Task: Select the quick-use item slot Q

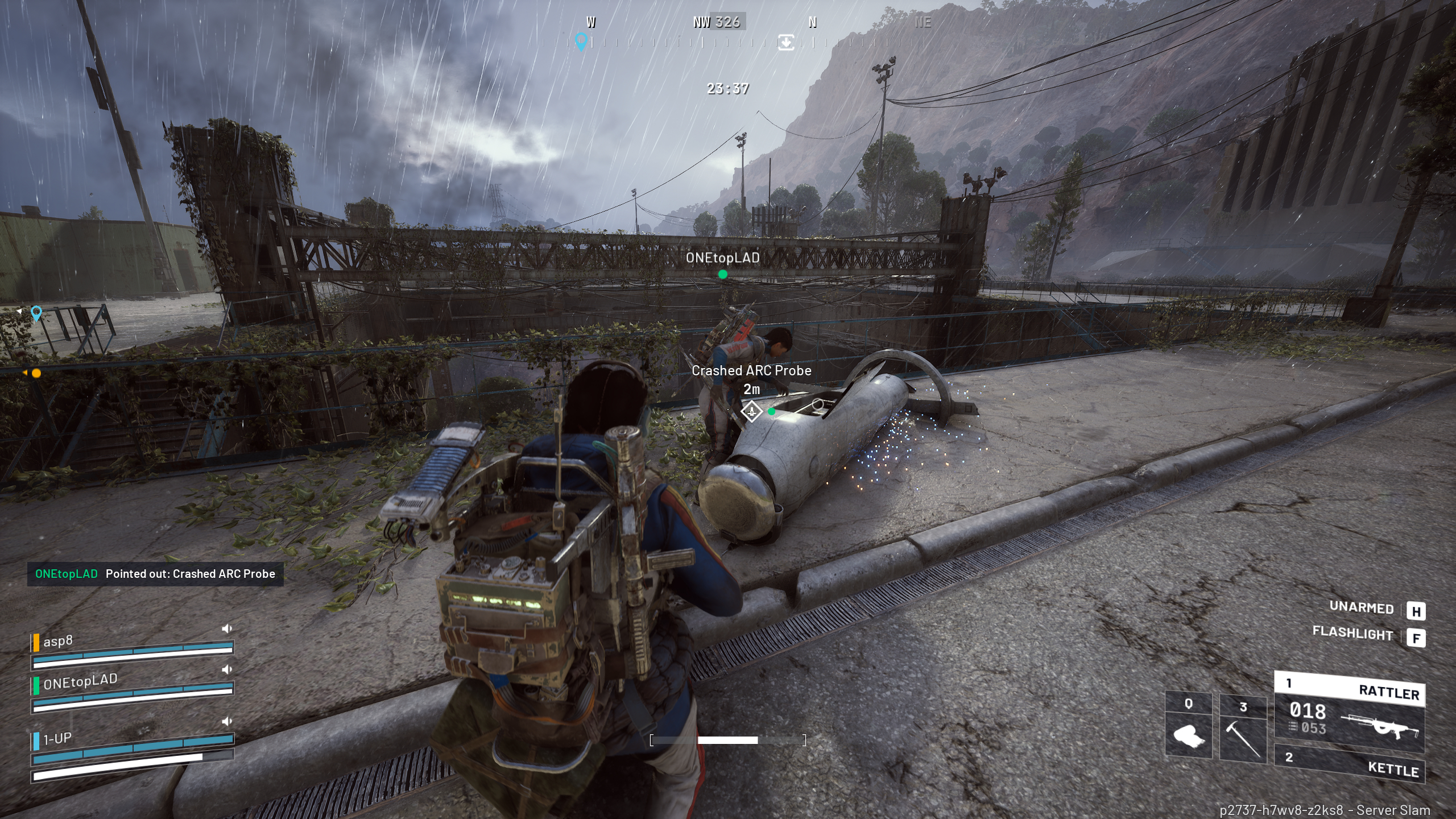Action: tap(1188, 727)
